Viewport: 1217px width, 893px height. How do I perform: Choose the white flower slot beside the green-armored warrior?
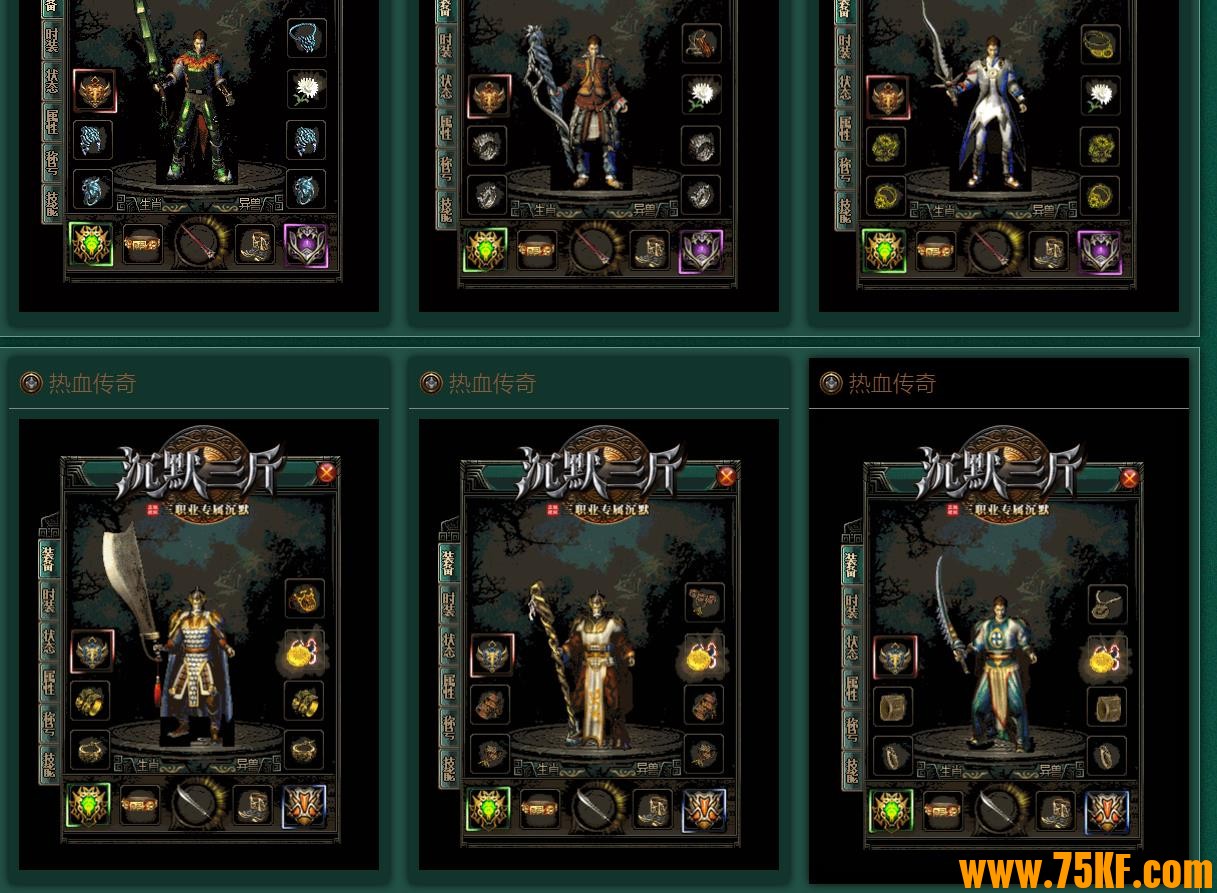pos(306,89)
